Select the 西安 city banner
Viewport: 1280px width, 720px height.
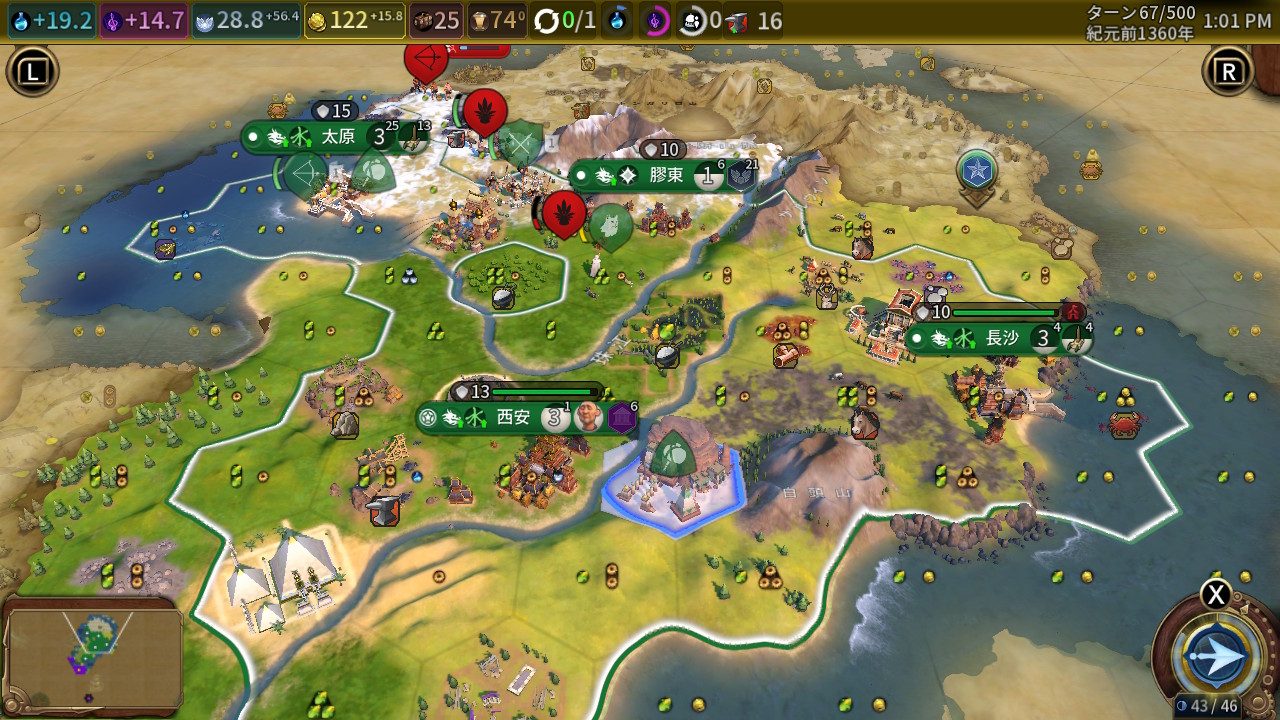[x=512, y=418]
